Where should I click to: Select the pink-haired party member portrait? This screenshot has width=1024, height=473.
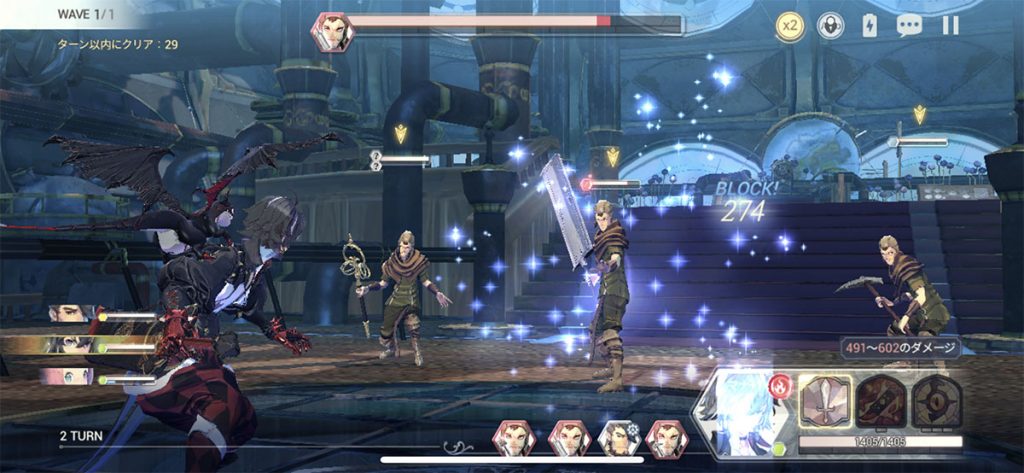(x=68, y=378)
